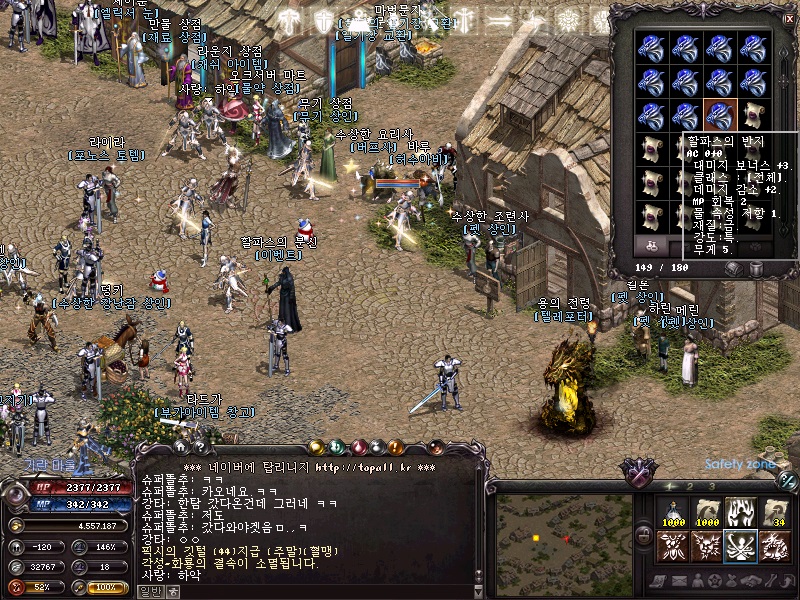
Task: Select the 일반 chat tab
Action: [x=149, y=591]
